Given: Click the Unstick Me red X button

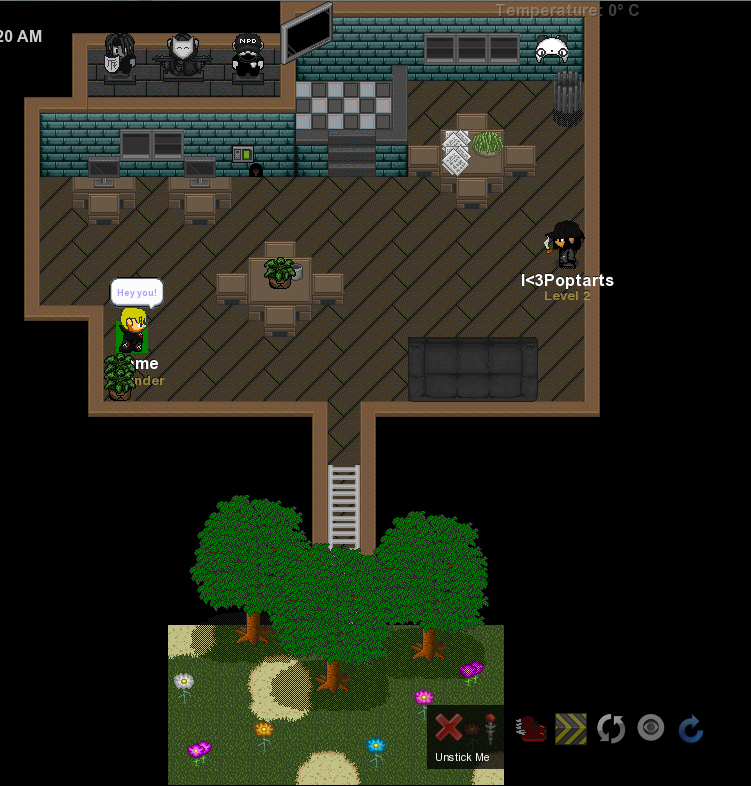Looking at the screenshot, I should click(x=449, y=728).
